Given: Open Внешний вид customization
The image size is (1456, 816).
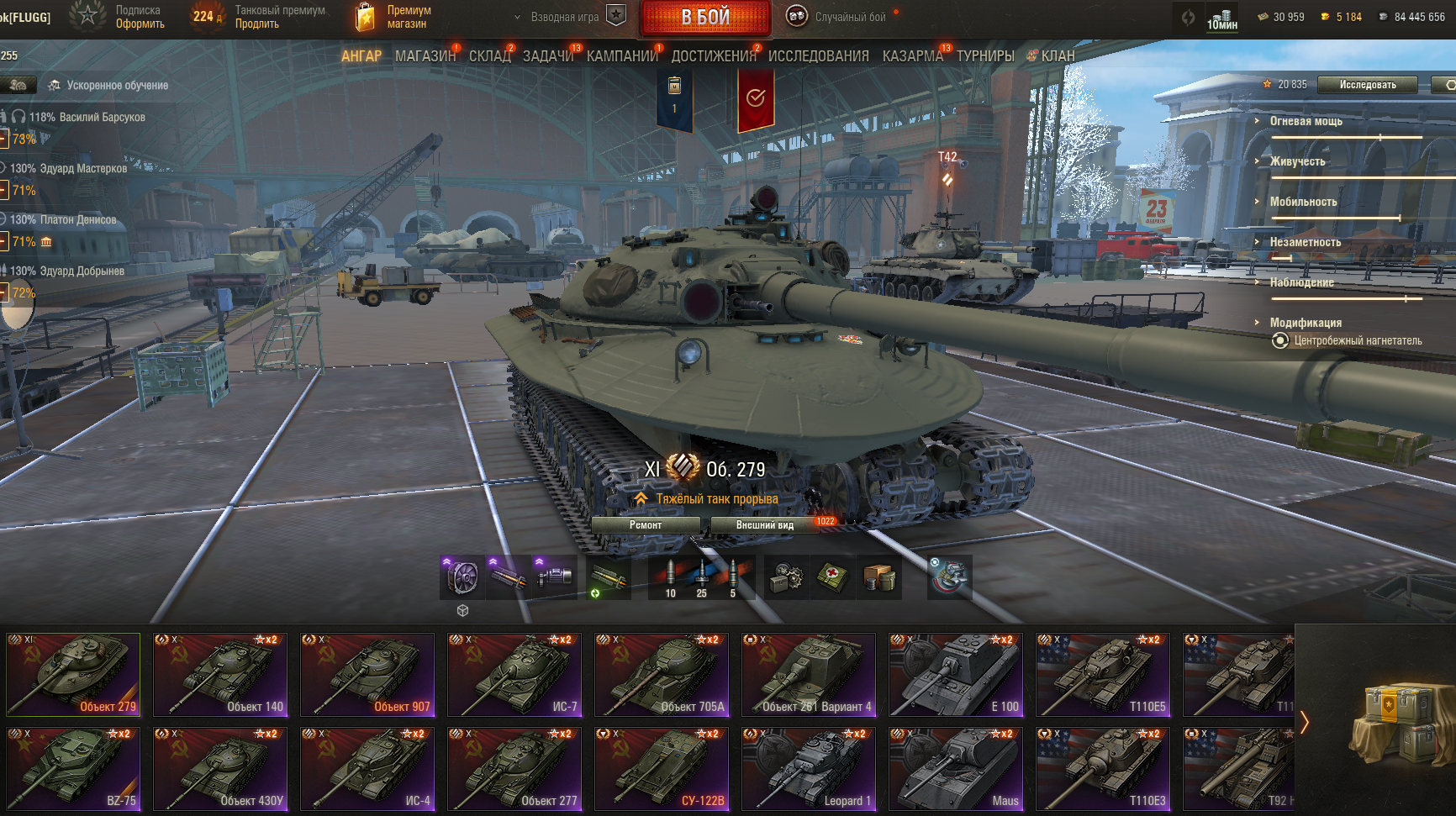Looking at the screenshot, I should [x=764, y=525].
